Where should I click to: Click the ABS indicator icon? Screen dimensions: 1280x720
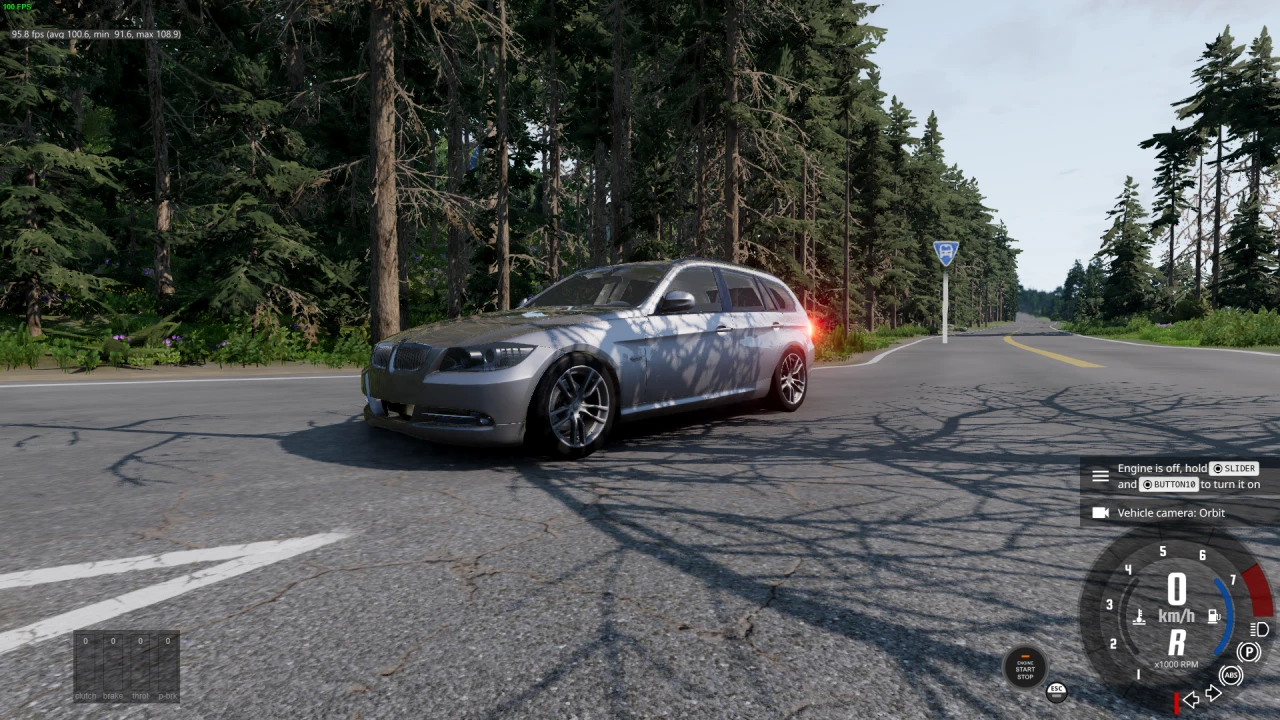point(1230,676)
